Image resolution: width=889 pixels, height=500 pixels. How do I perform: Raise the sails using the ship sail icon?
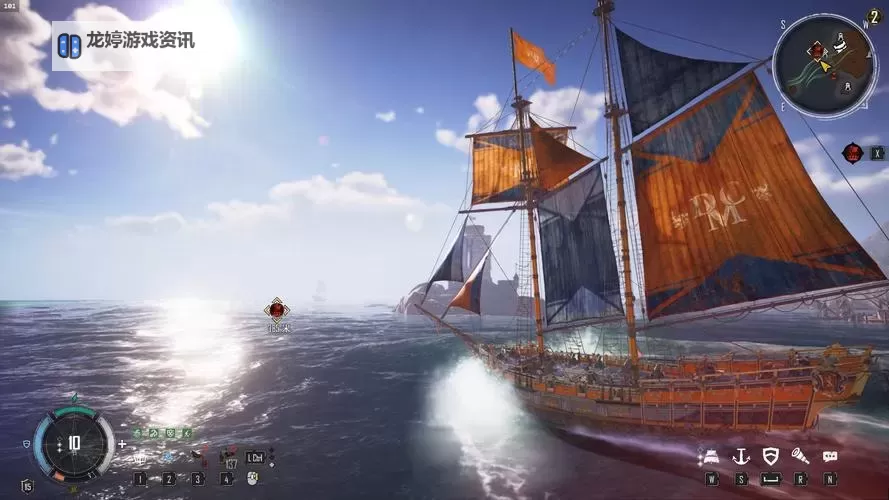pos(712,456)
